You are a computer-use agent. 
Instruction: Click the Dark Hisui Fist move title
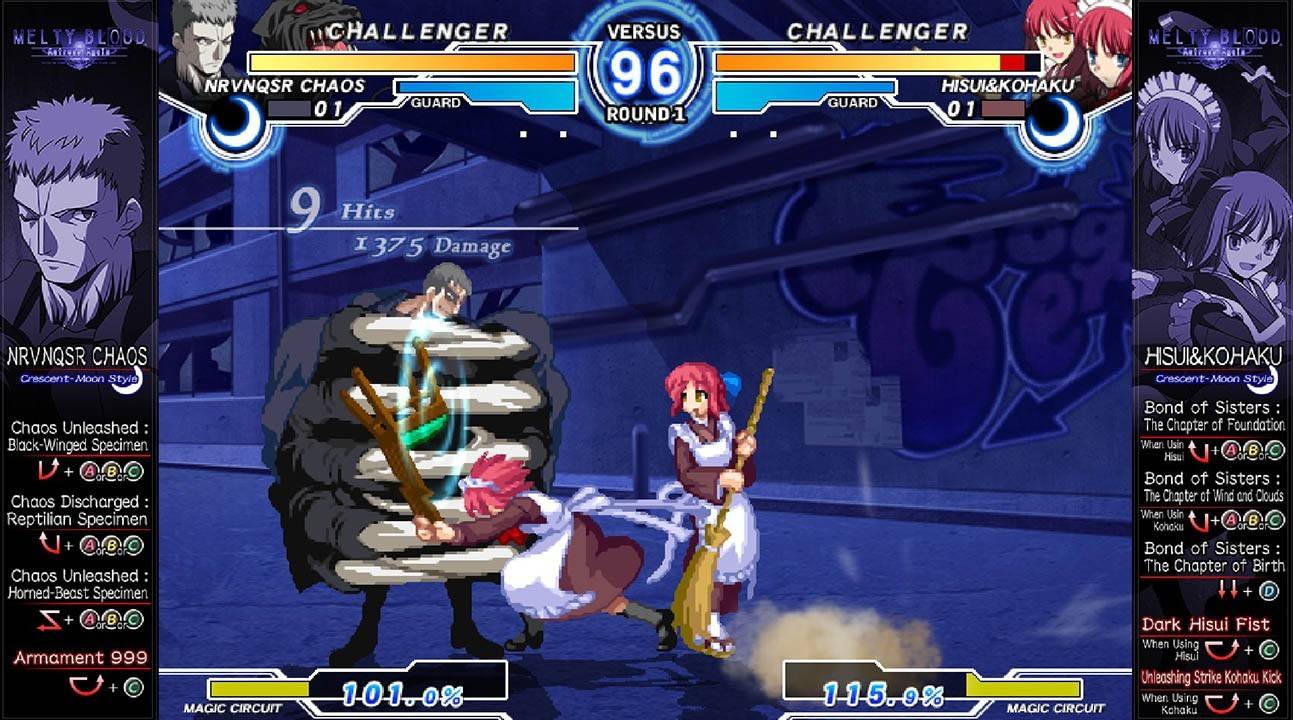pos(1207,623)
